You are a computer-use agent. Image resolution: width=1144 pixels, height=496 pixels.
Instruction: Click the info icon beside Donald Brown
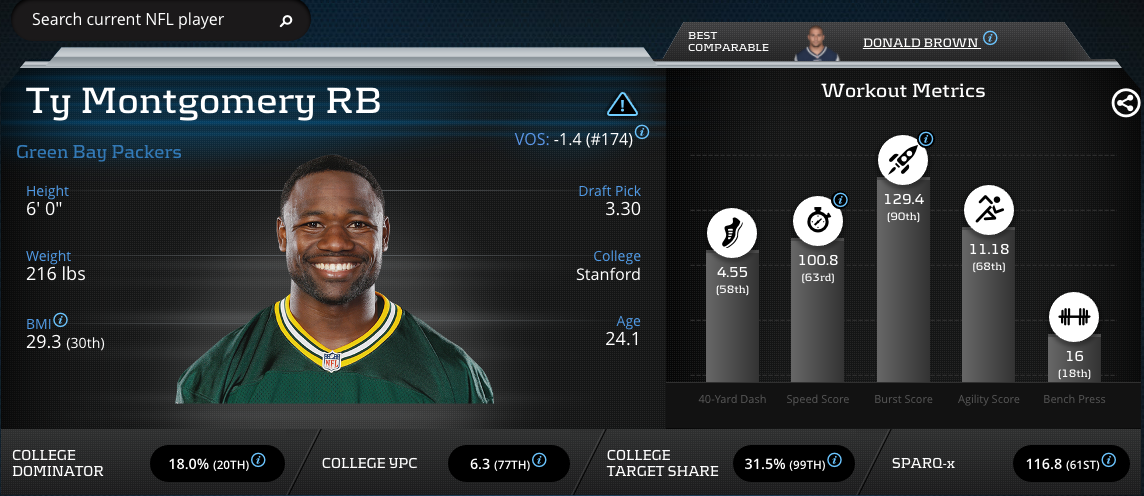pyautogui.click(x=990, y=38)
